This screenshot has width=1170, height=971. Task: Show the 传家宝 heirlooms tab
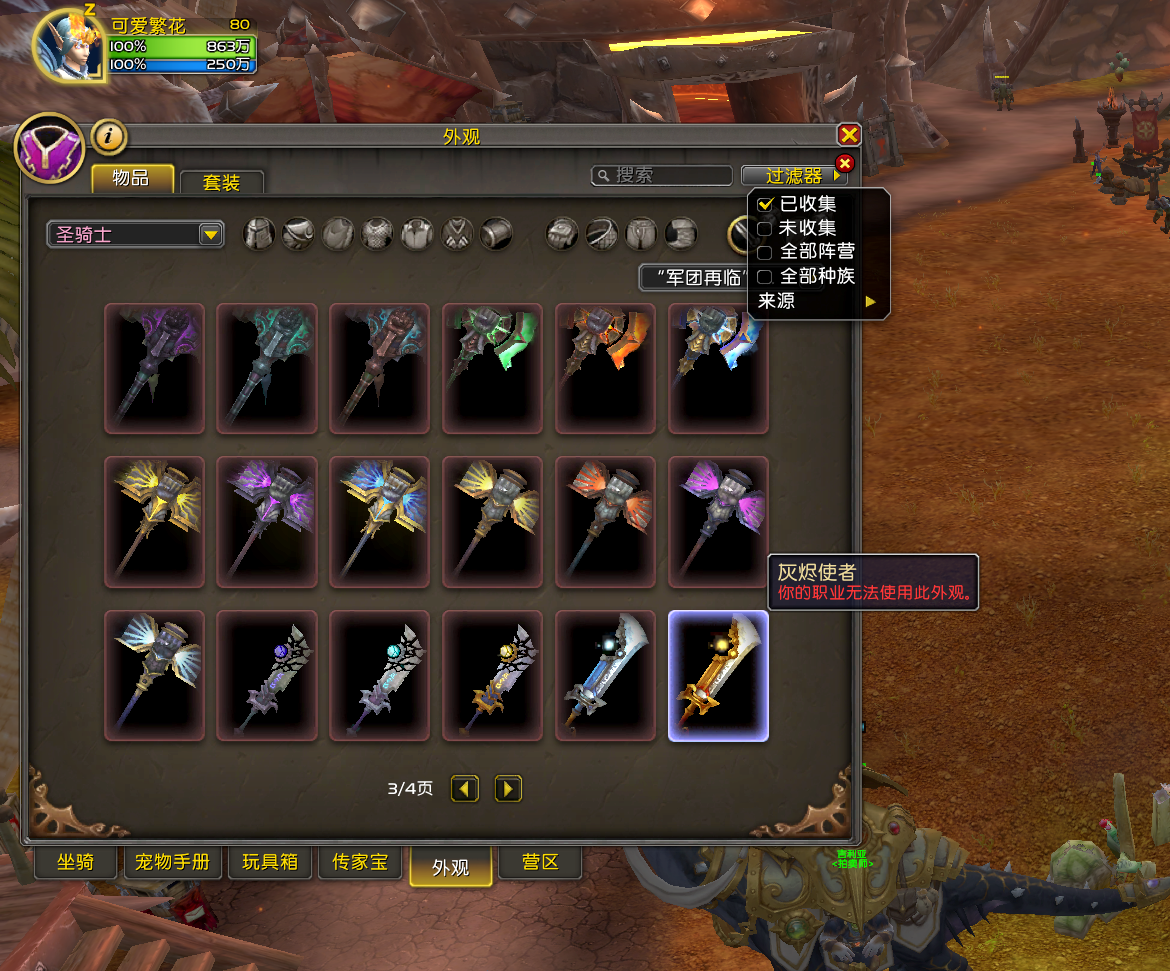(x=360, y=861)
